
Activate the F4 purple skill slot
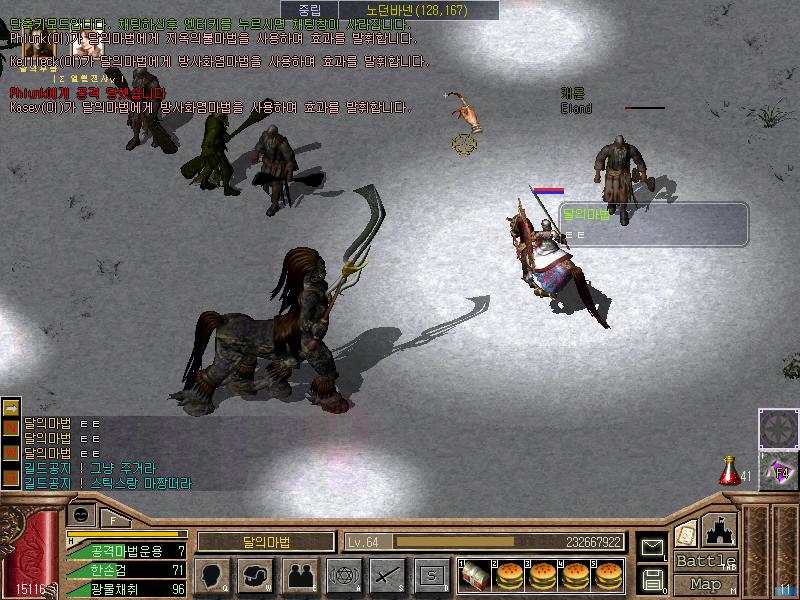777,470
